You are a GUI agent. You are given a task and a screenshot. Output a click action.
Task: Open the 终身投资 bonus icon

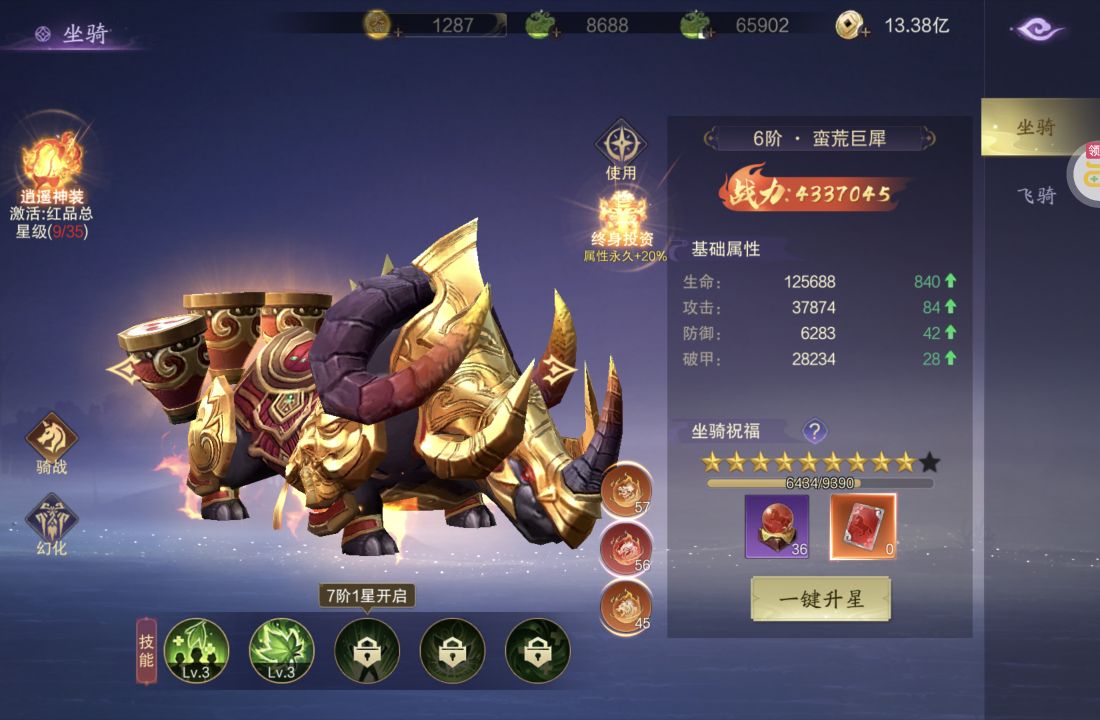pyautogui.click(x=624, y=214)
